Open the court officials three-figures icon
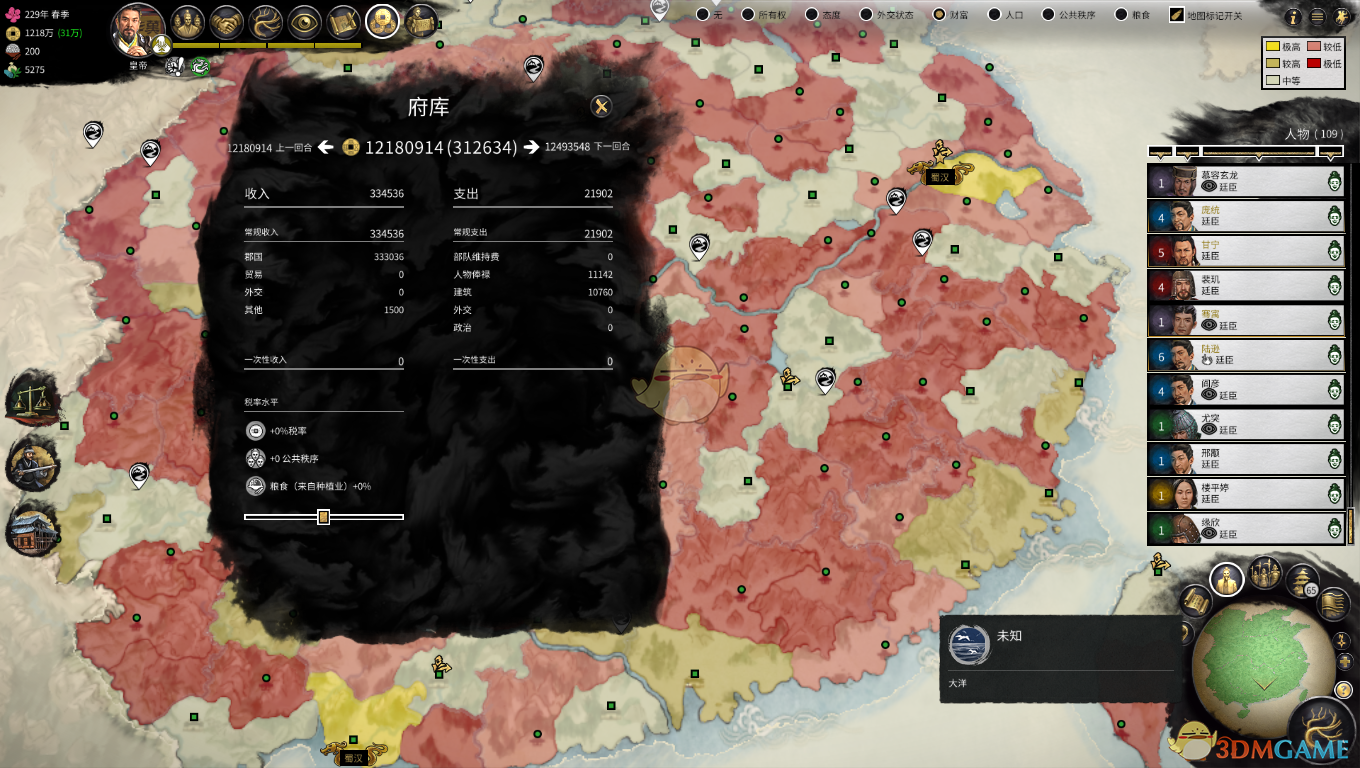Screen dimensions: 1360x768 click(x=187, y=22)
